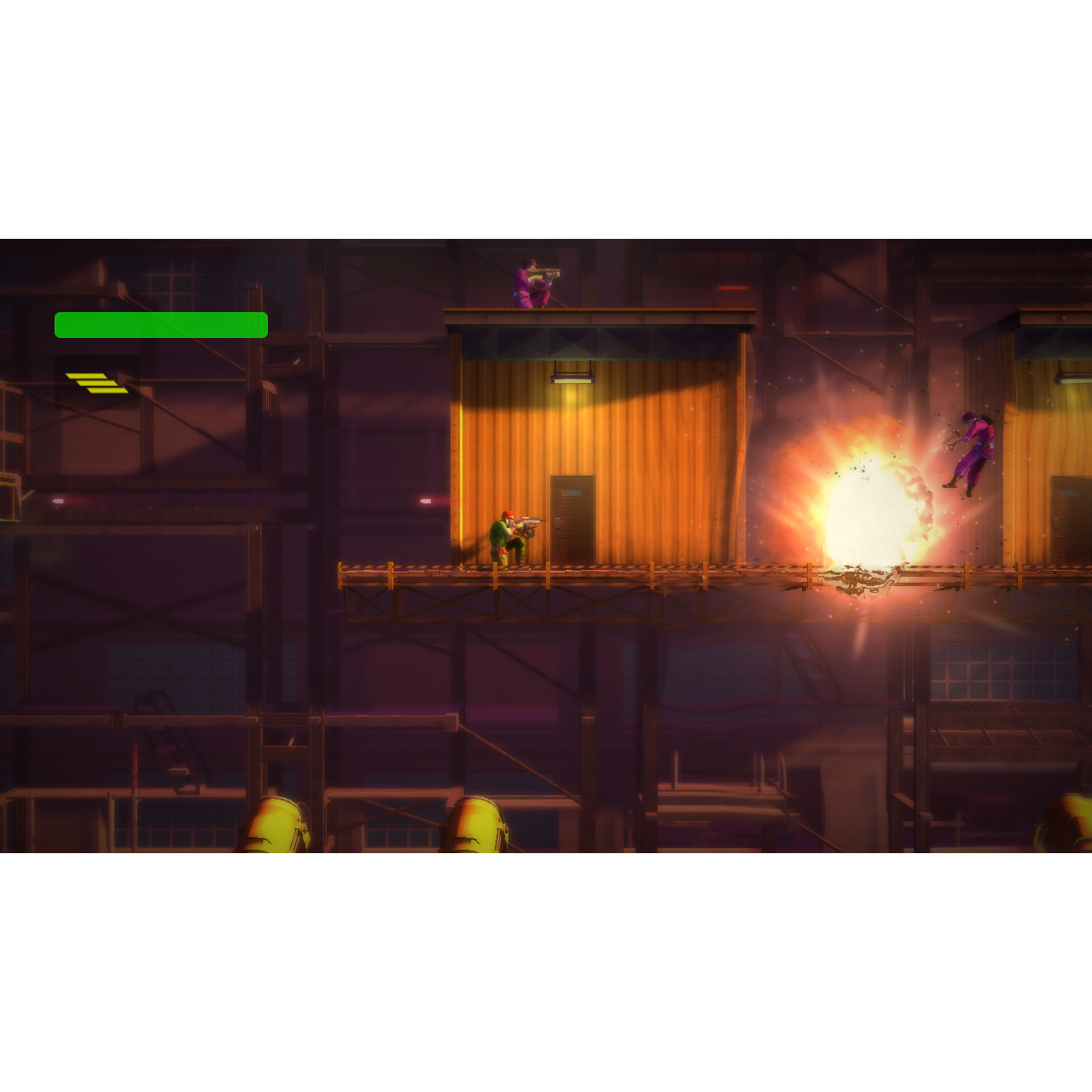The image size is (1092, 1092).
Task: Click the red indicator light on the right
Action: point(731,290)
